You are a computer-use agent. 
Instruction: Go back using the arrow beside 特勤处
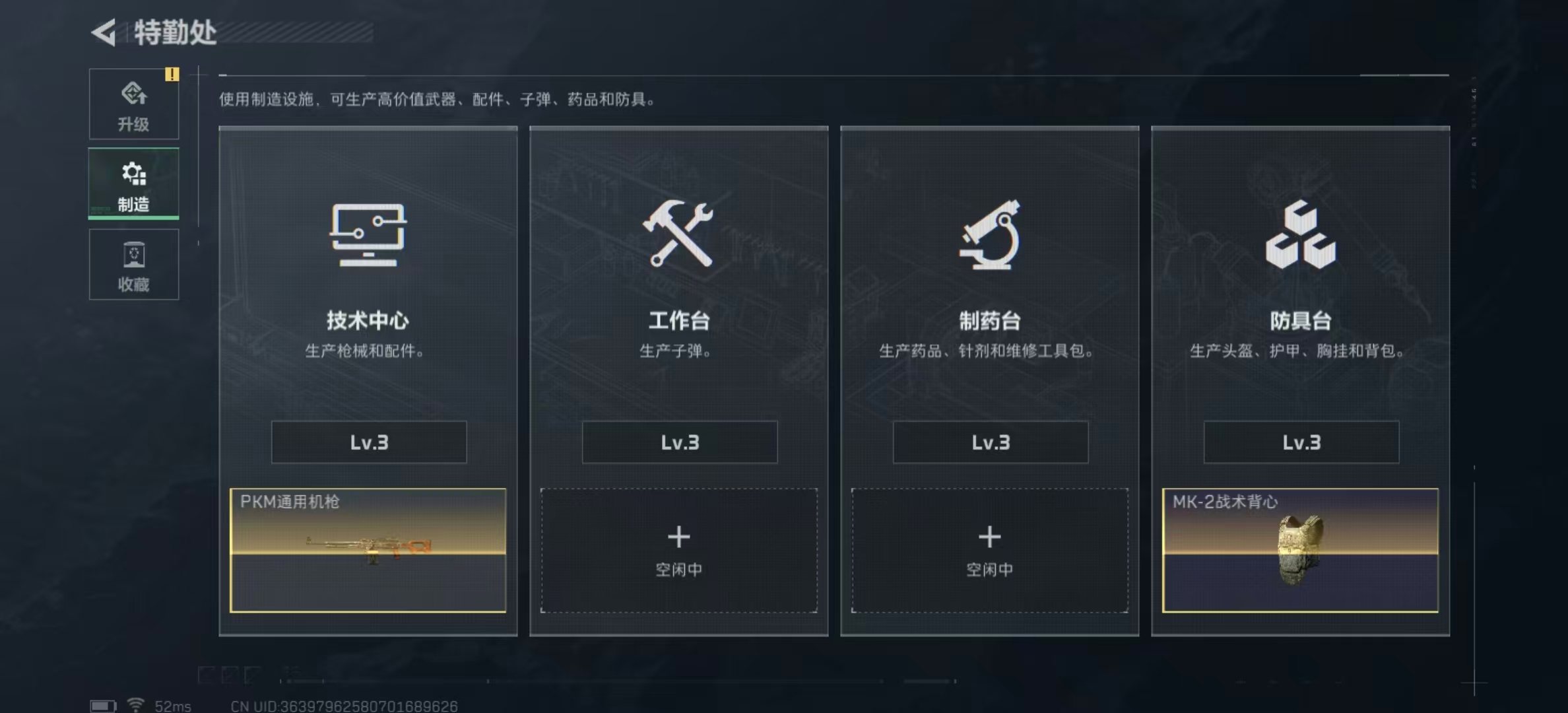point(104,32)
